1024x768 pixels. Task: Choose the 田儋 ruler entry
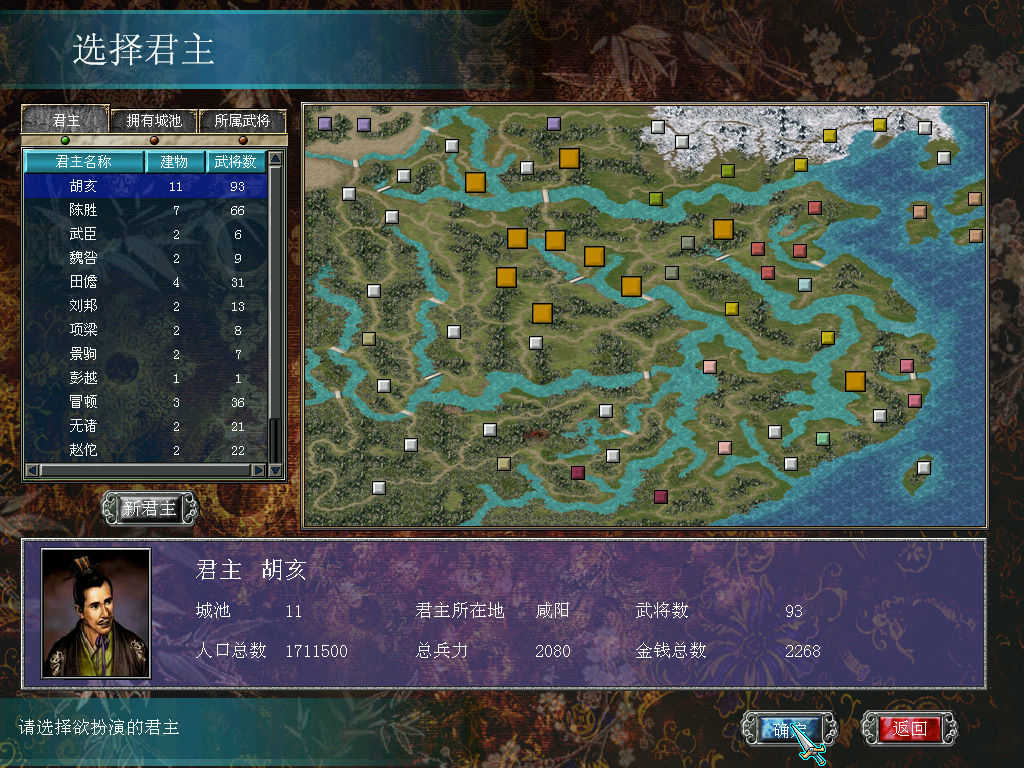pyautogui.click(x=84, y=282)
